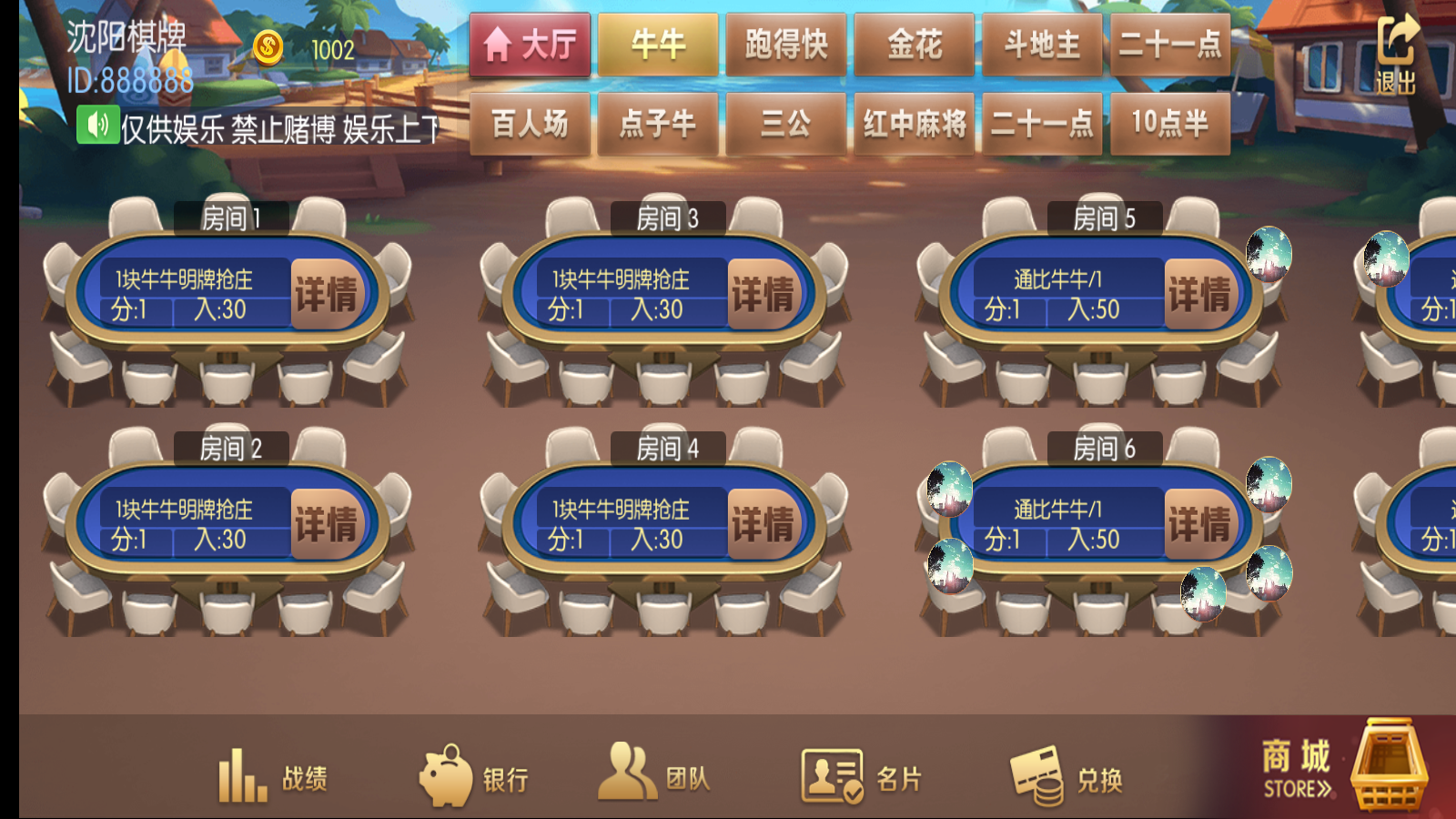Image resolution: width=1456 pixels, height=819 pixels.
Task: Switch to the 斗地主 game tab
Action: [1042, 43]
